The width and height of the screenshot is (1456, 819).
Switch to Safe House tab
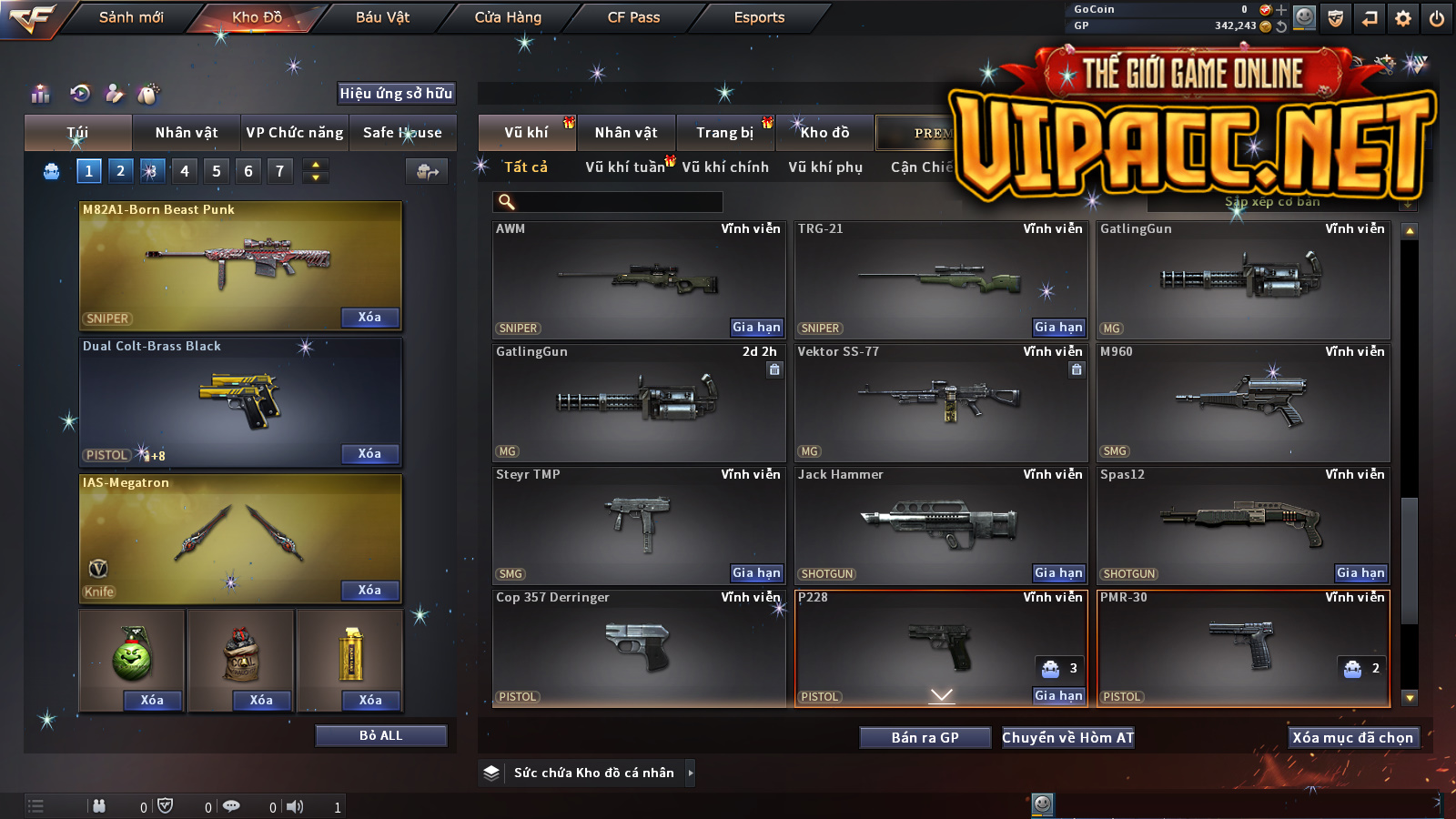coord(402,133)
